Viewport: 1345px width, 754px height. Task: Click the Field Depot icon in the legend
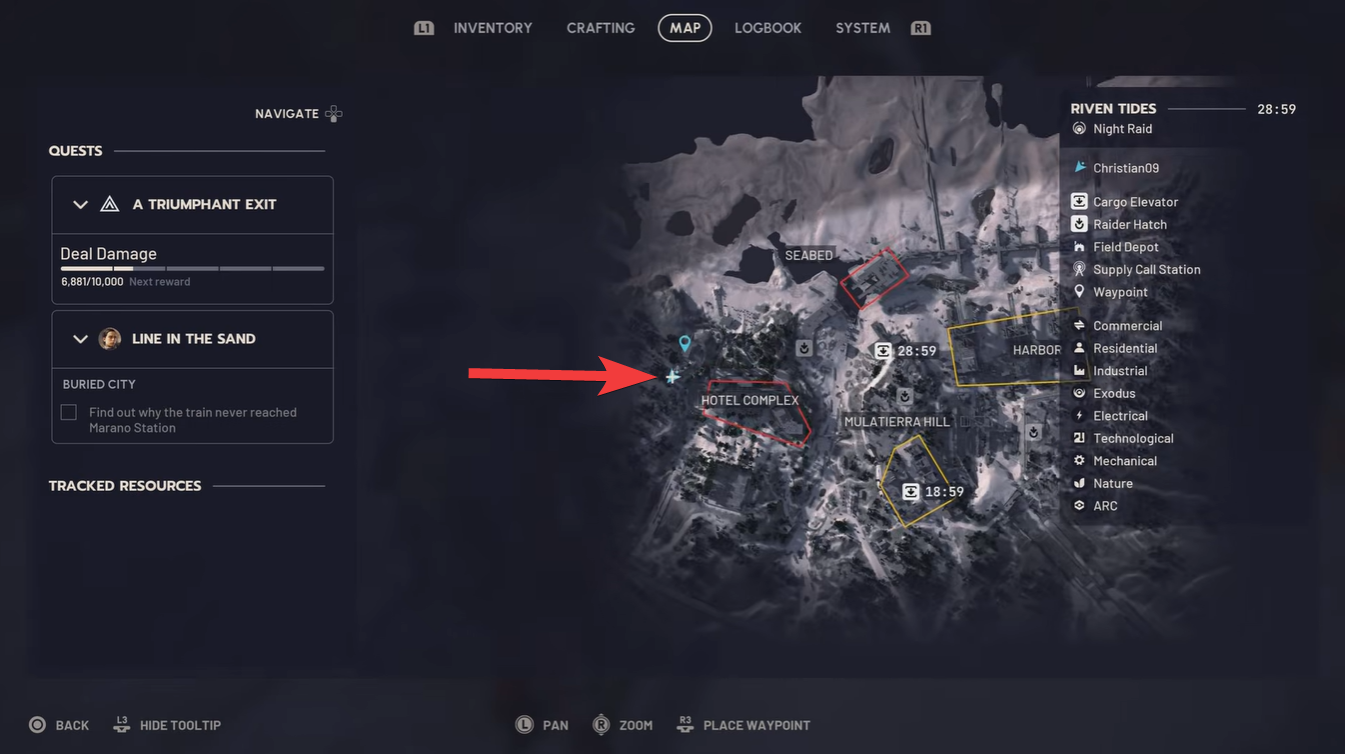coord(1078,246)
